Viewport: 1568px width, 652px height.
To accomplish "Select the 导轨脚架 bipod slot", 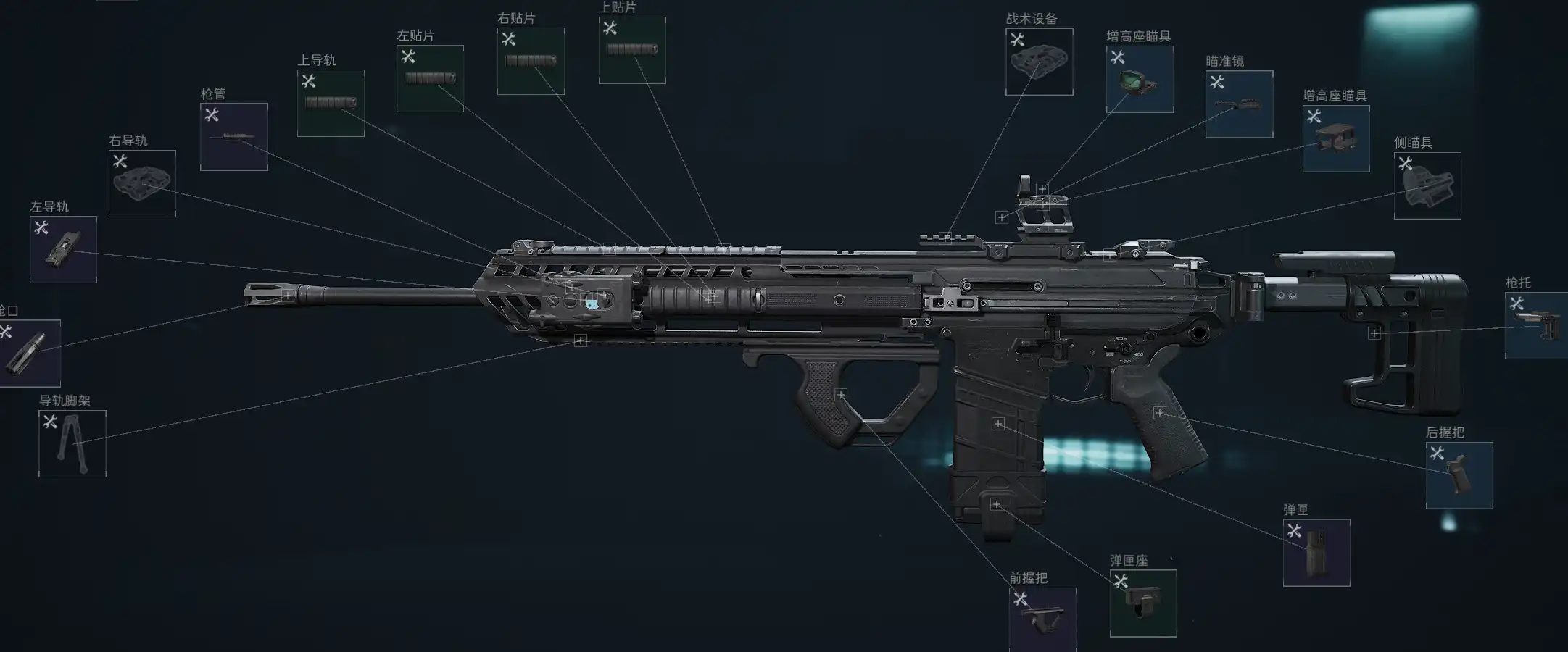I will pos(72,443).
